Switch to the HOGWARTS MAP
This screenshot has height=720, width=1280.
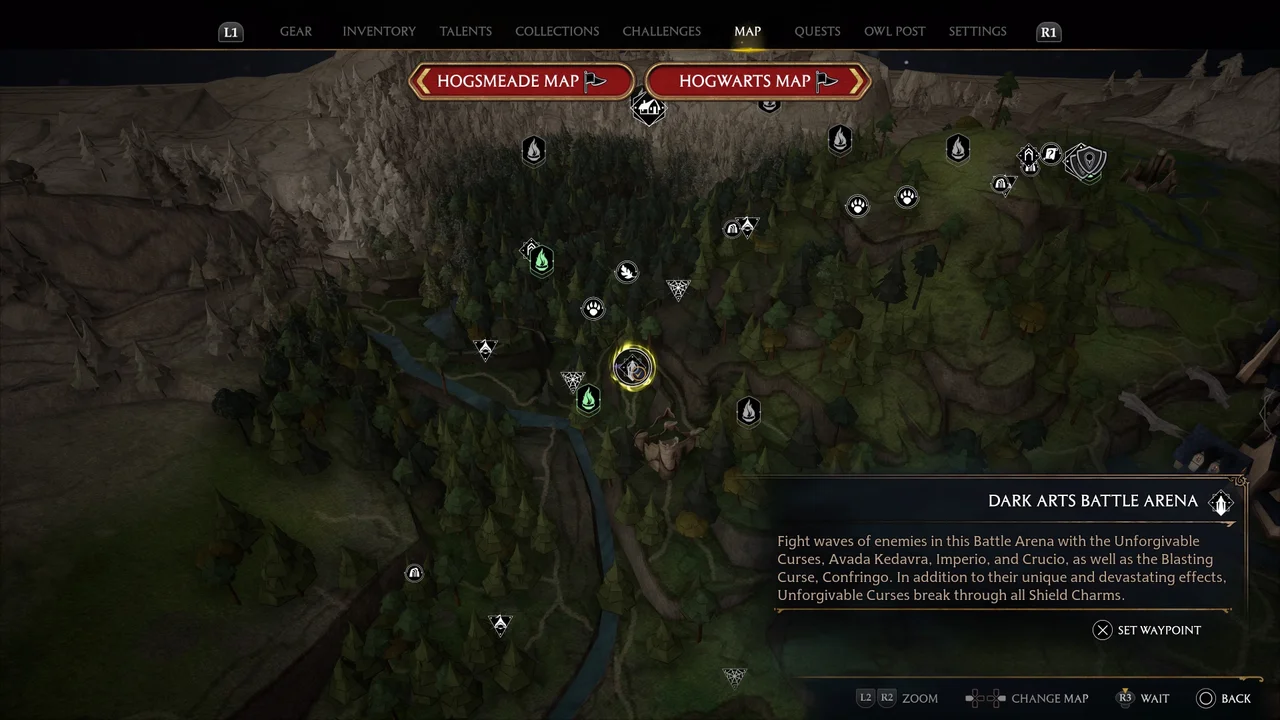(x=758, y=81)
